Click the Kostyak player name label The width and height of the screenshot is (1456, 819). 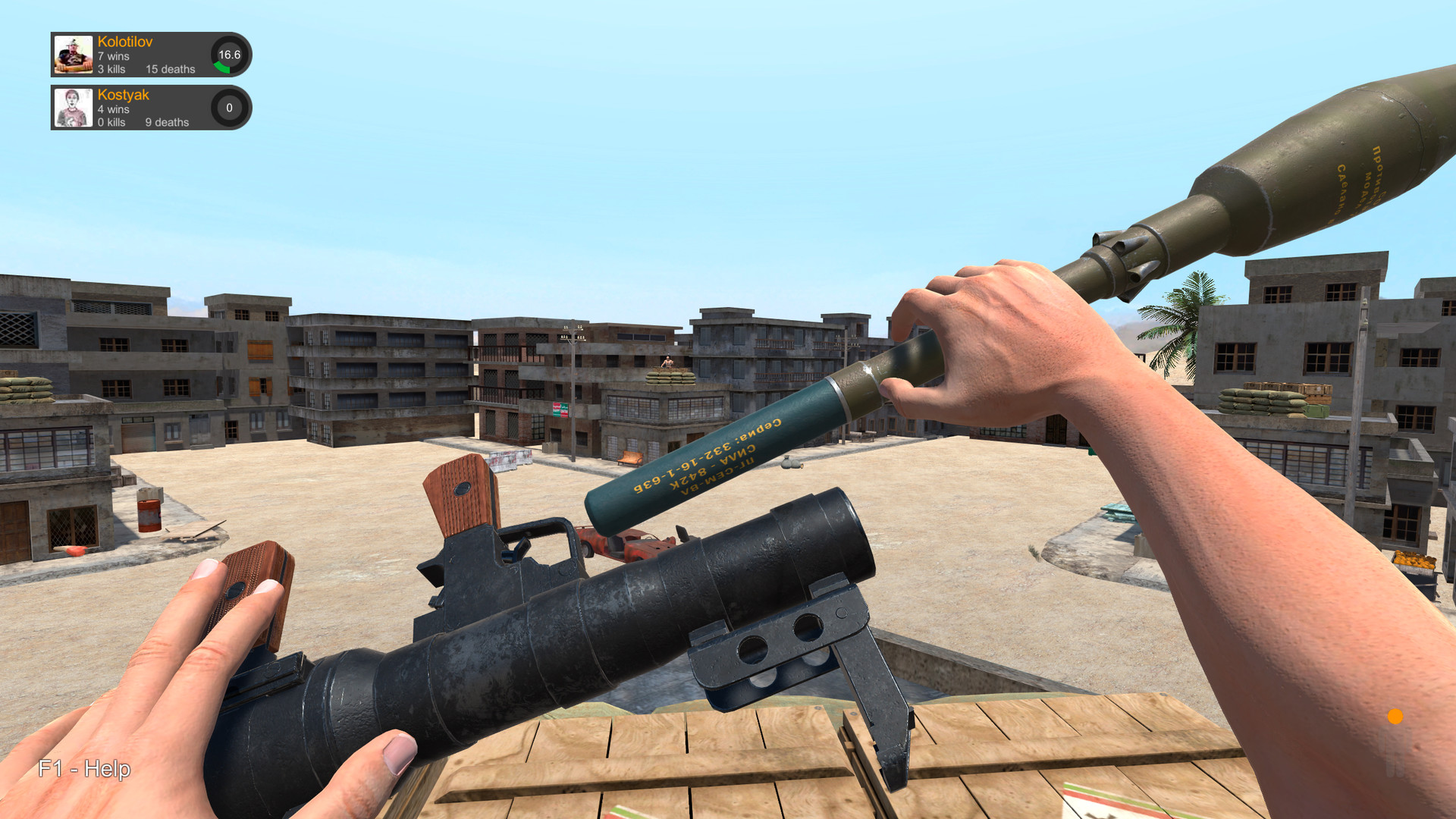click(123, 95)
